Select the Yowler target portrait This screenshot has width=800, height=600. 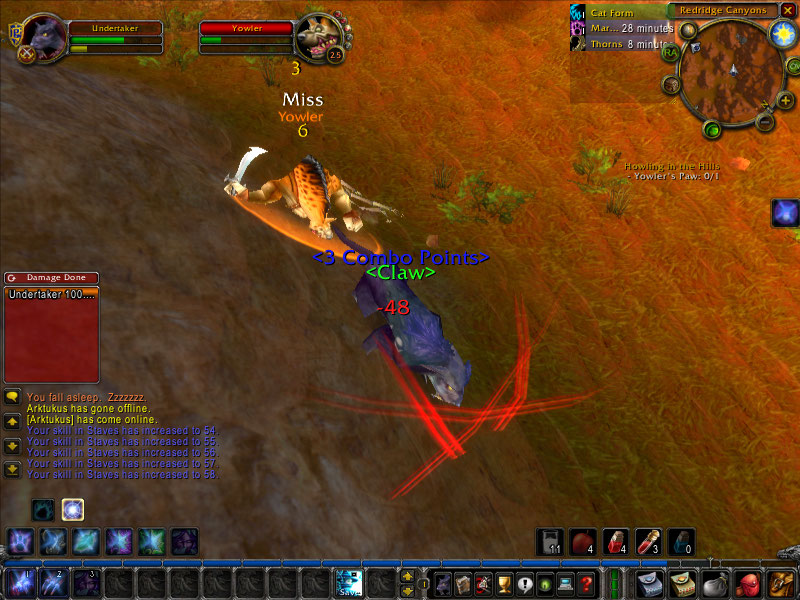319,37
